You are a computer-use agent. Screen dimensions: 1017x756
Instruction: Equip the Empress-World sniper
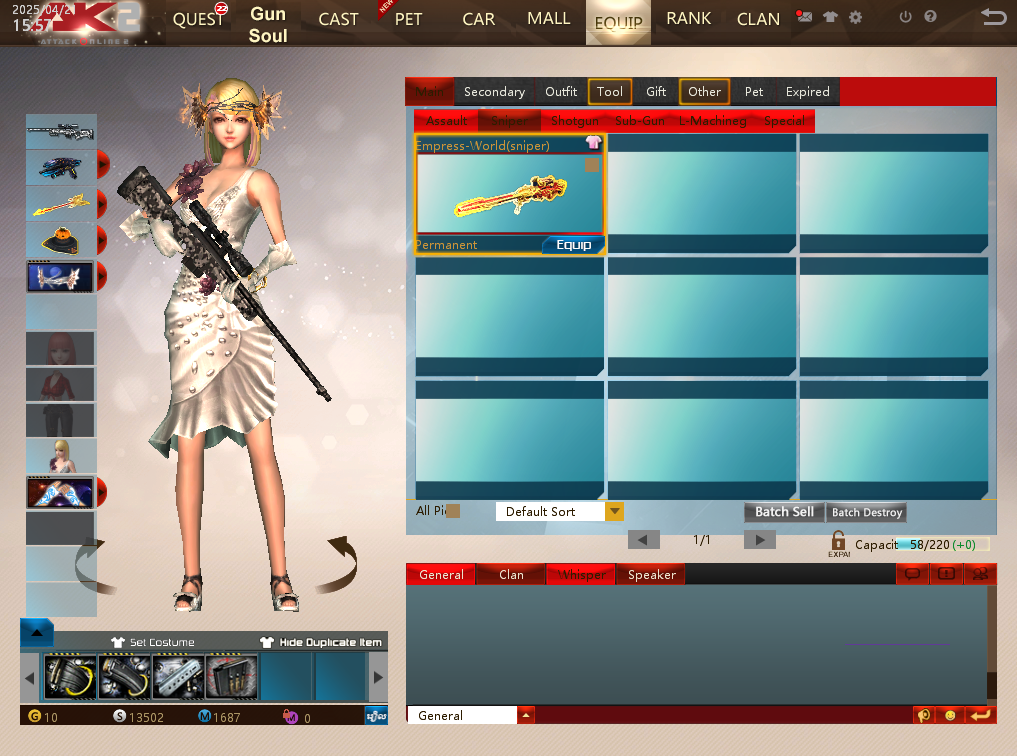573,245
